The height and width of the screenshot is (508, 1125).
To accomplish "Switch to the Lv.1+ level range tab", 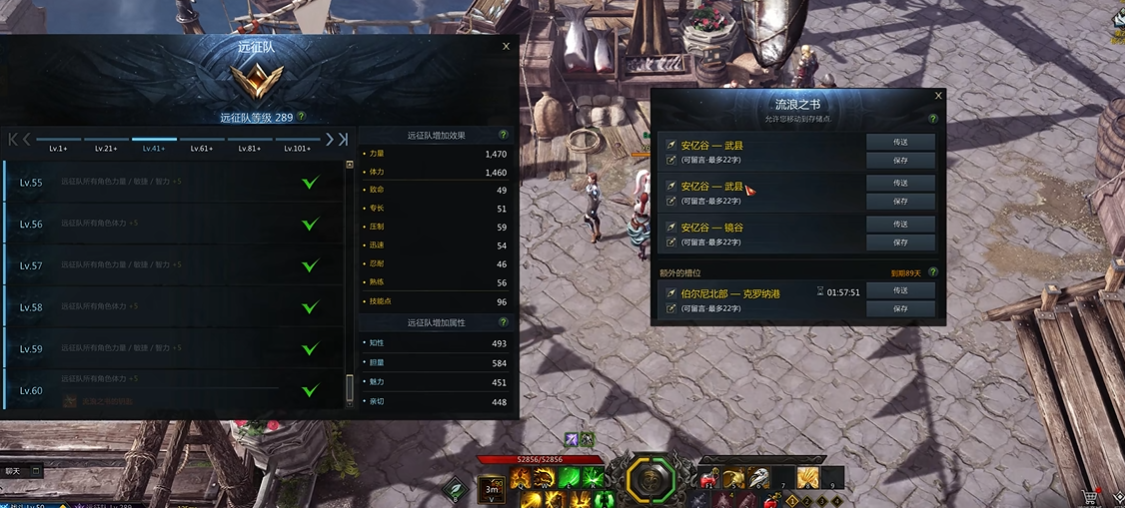I will (x=58, y=148).
